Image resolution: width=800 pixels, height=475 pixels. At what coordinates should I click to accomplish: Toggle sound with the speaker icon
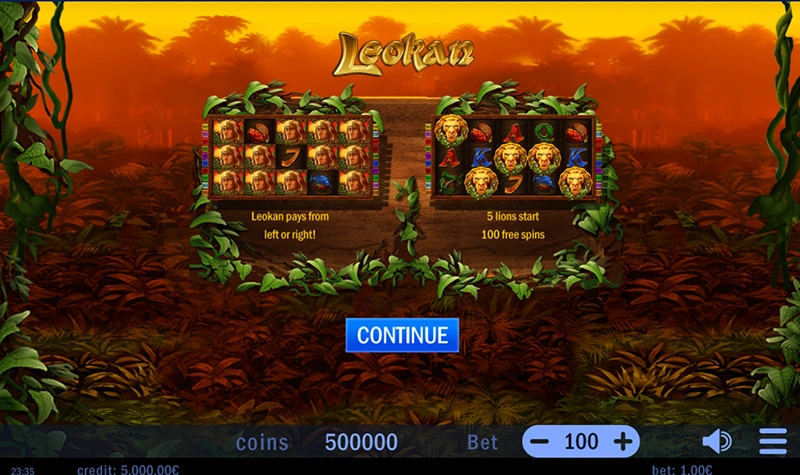click(x=716, y=441)
